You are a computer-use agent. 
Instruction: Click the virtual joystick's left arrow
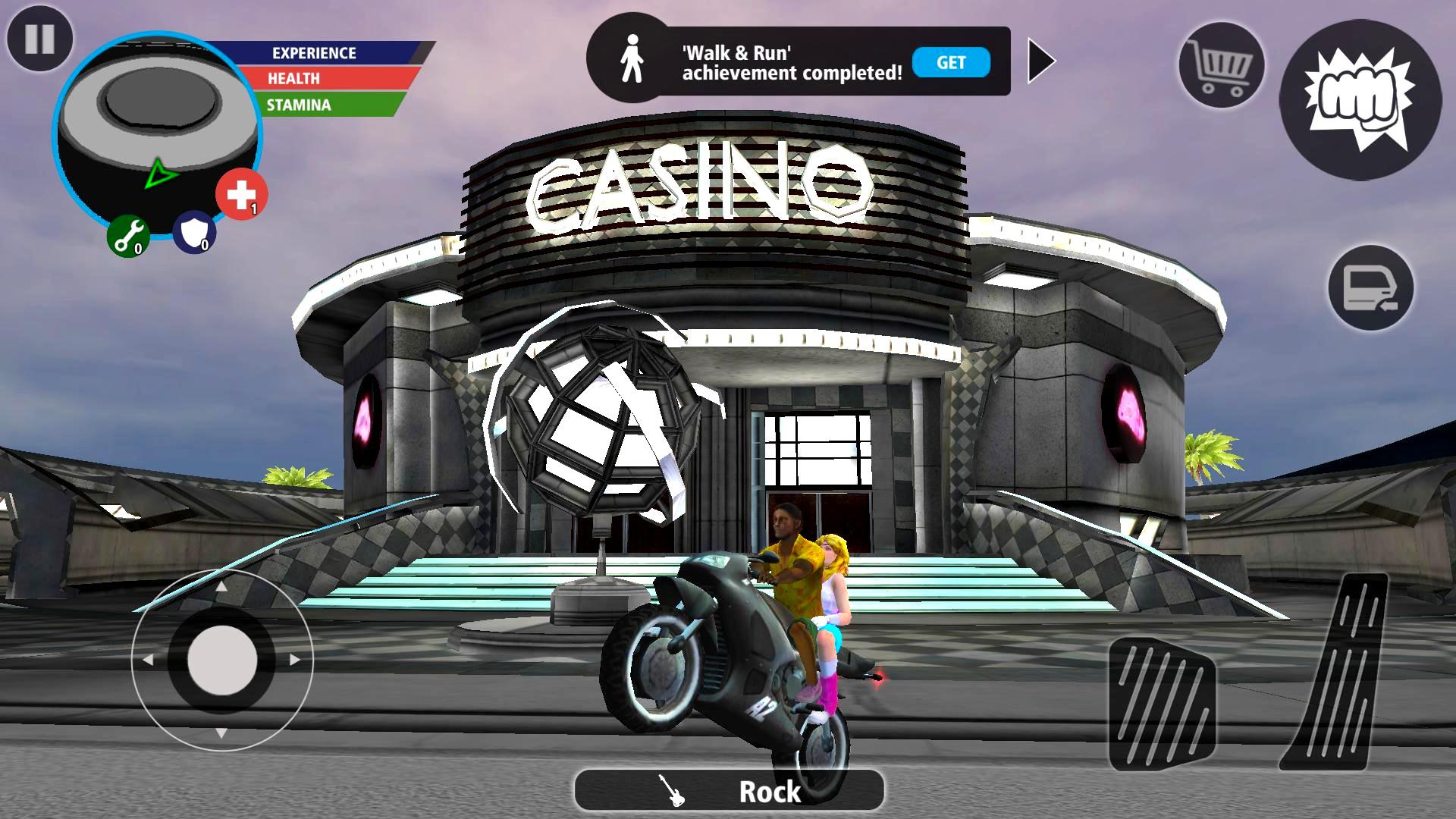148,660
